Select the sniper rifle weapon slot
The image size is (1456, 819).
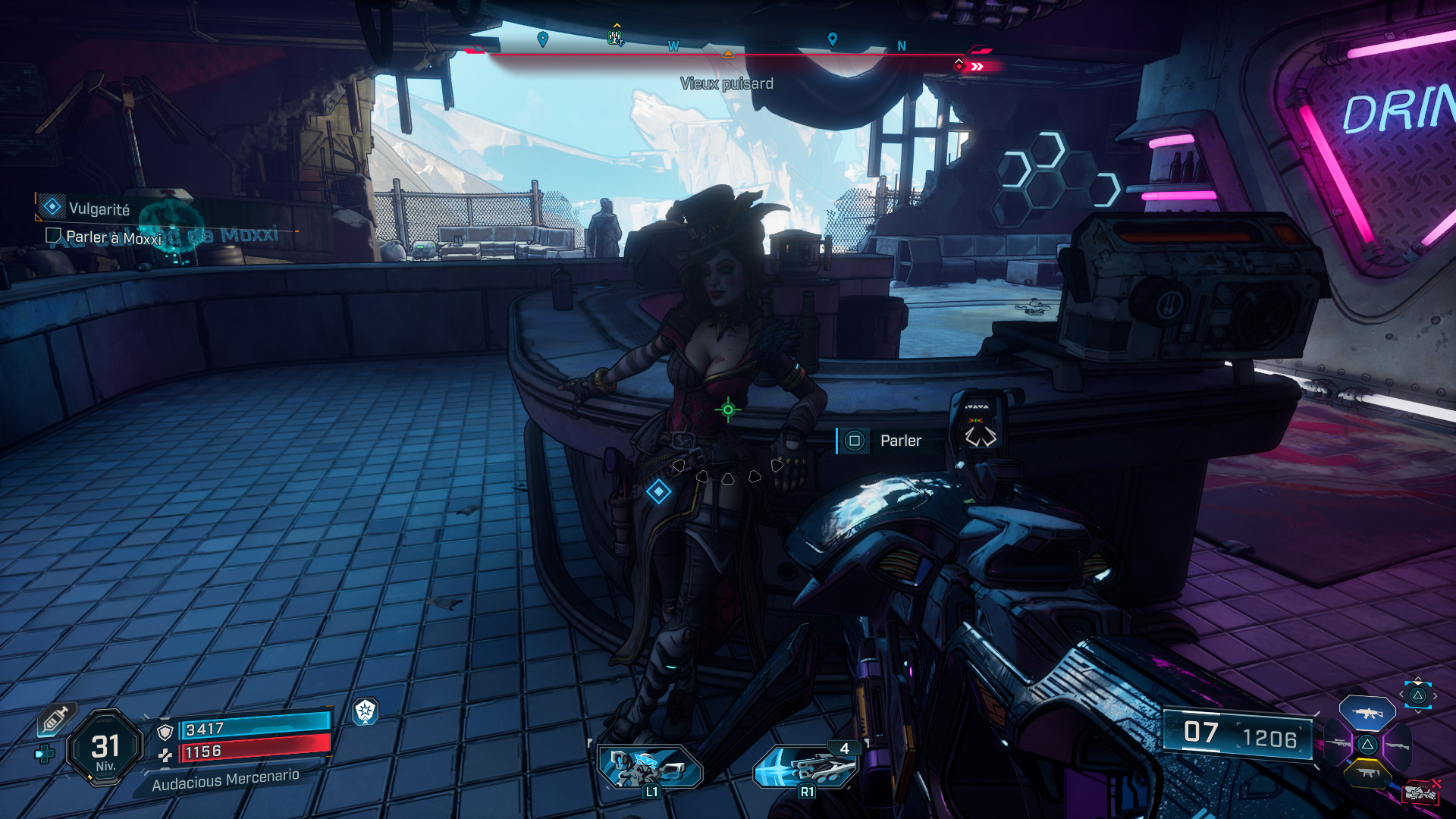(1338, 742)
